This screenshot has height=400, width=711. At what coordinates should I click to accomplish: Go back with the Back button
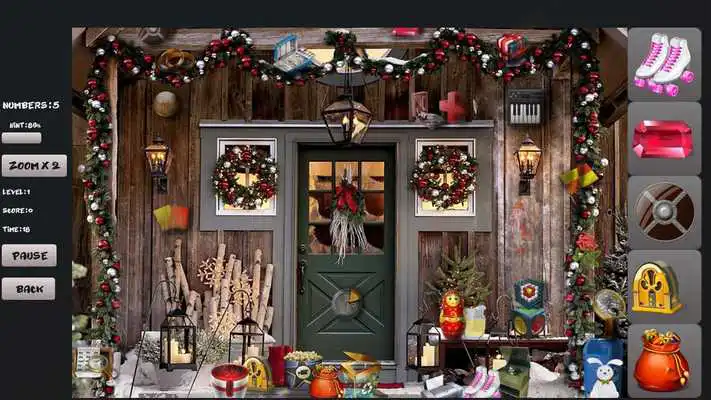[x=29, y=289]
